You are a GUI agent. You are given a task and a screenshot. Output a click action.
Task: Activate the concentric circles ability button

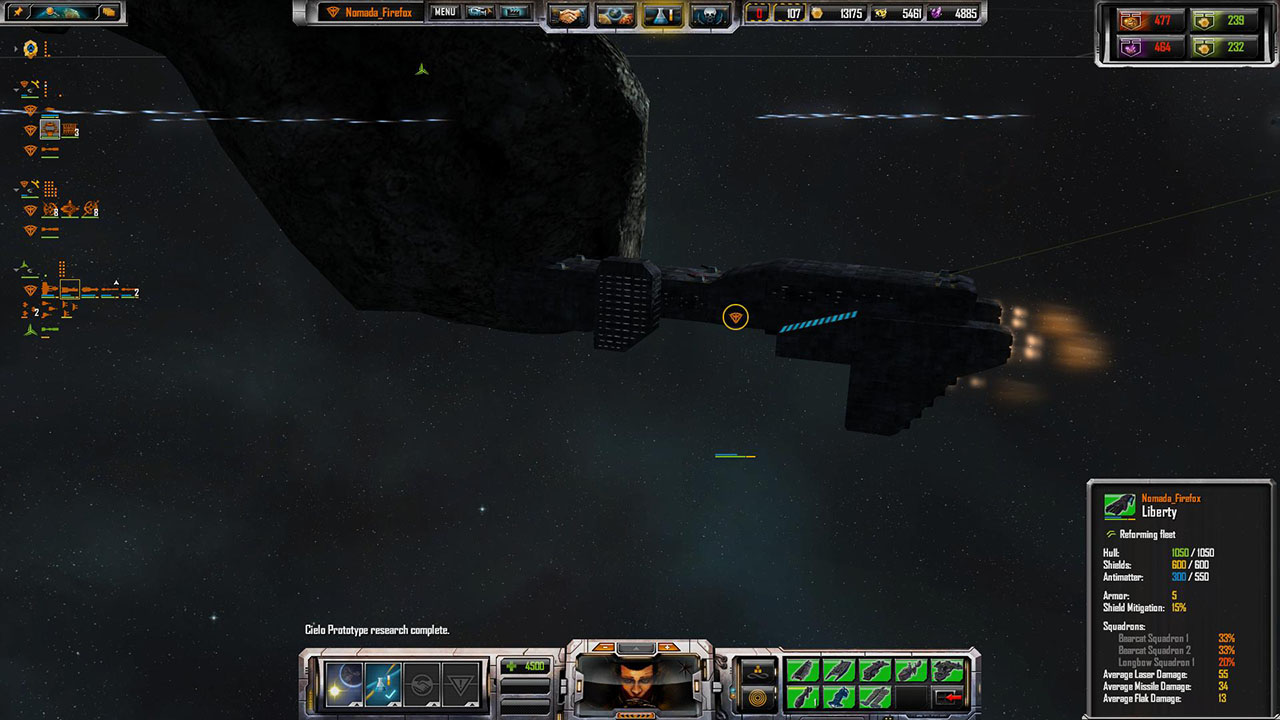point(758,697)
